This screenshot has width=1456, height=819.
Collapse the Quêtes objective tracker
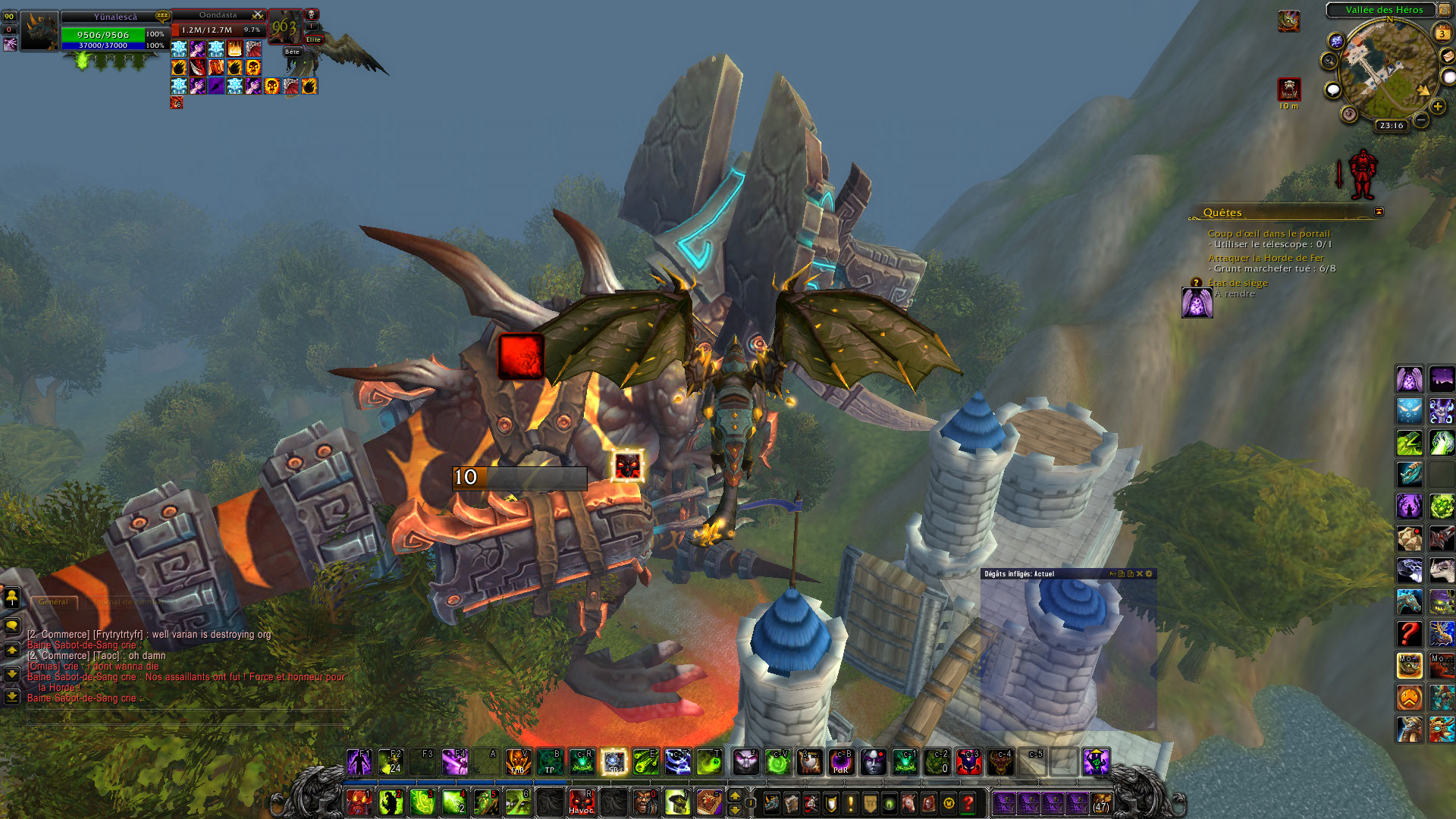1379,212
